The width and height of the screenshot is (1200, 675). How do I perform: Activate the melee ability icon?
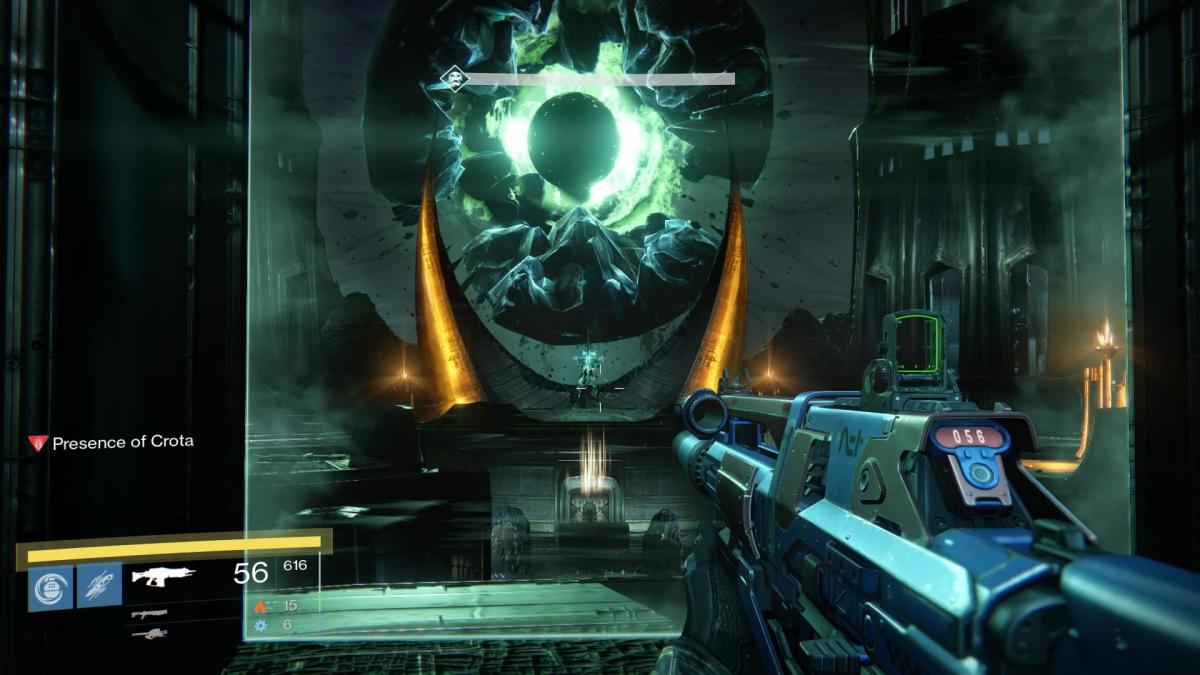(99, 586)
